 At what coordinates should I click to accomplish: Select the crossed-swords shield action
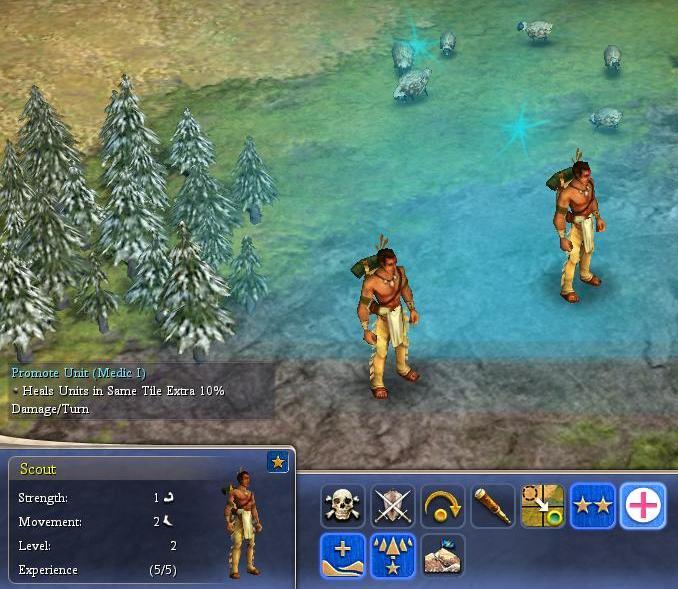point(393,506)
